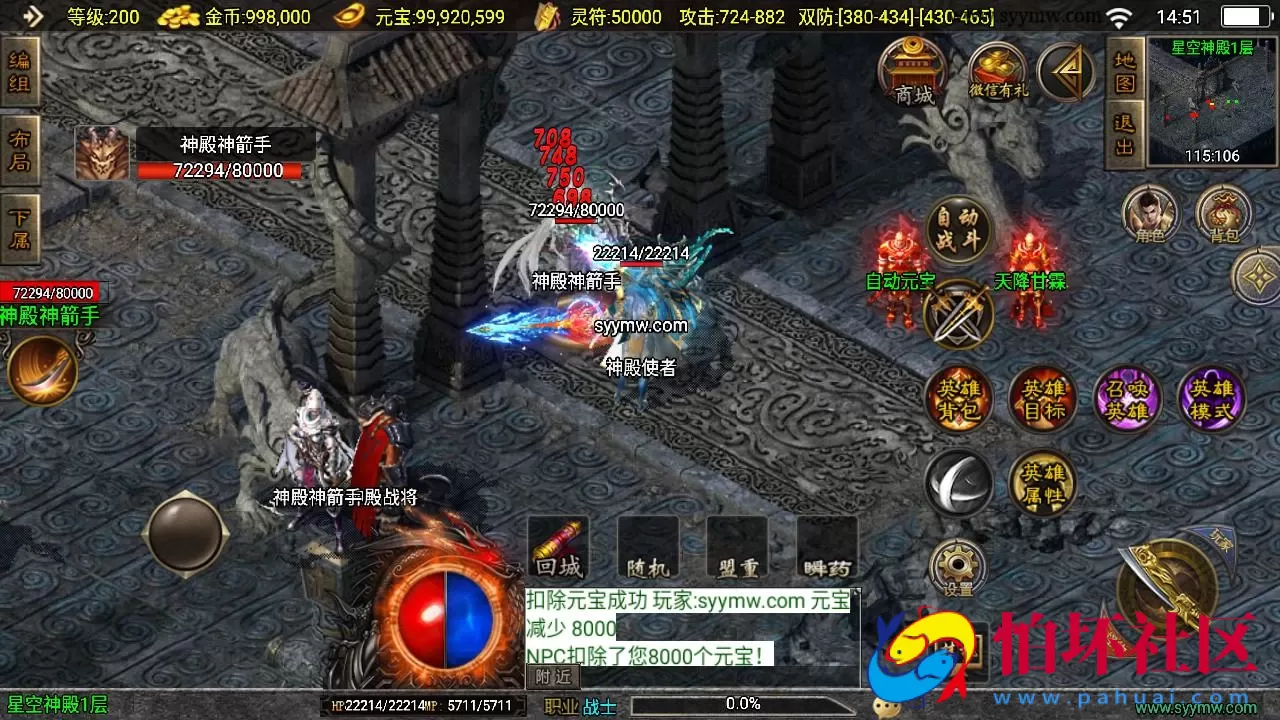The height and width of the screenshot is (720, 1280).
Task: Expand the 下属 subordinate panel
Action: 21,220
